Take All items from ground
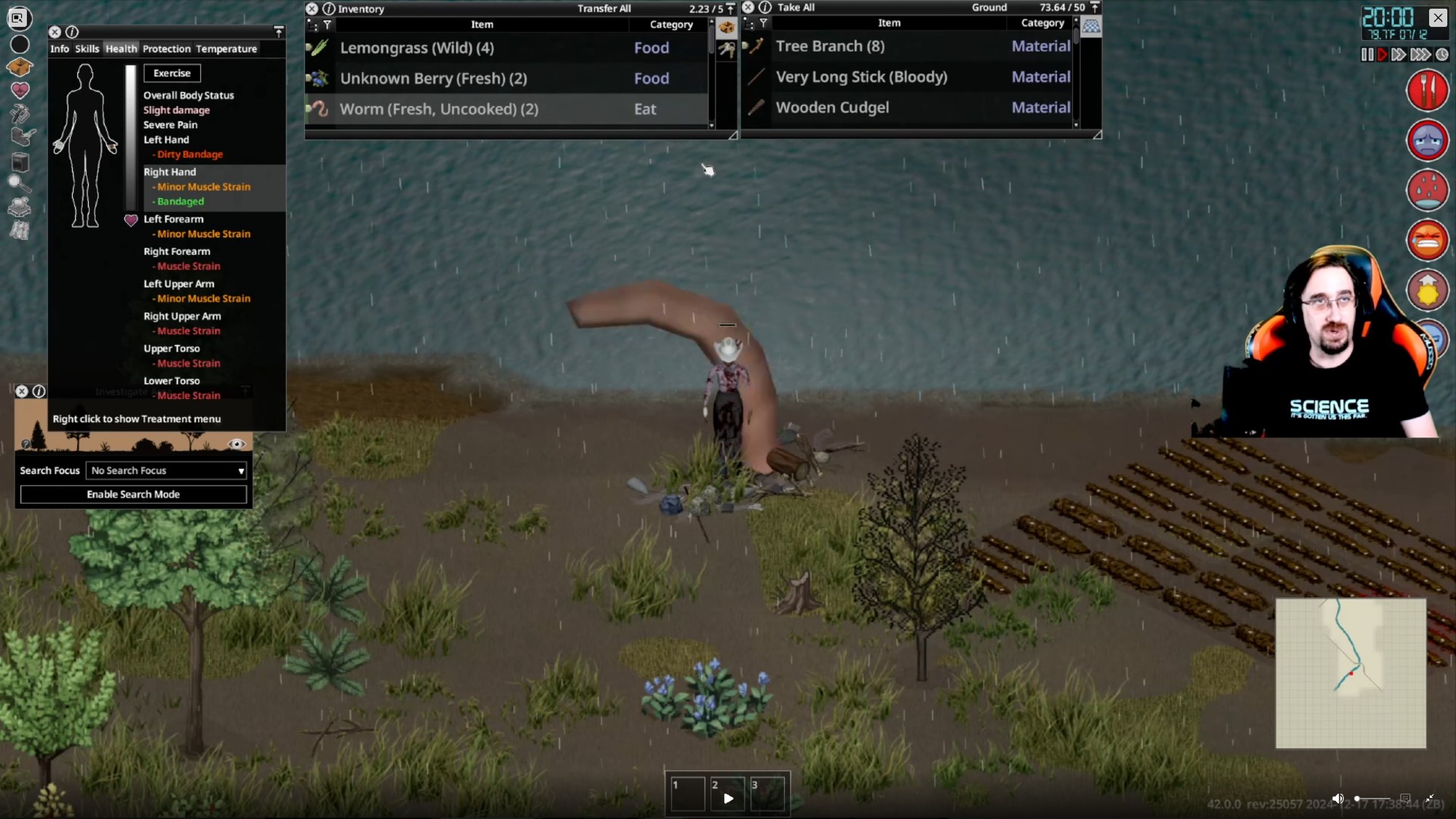Screen dimensions: 1456x819 (x=796, y=7)
